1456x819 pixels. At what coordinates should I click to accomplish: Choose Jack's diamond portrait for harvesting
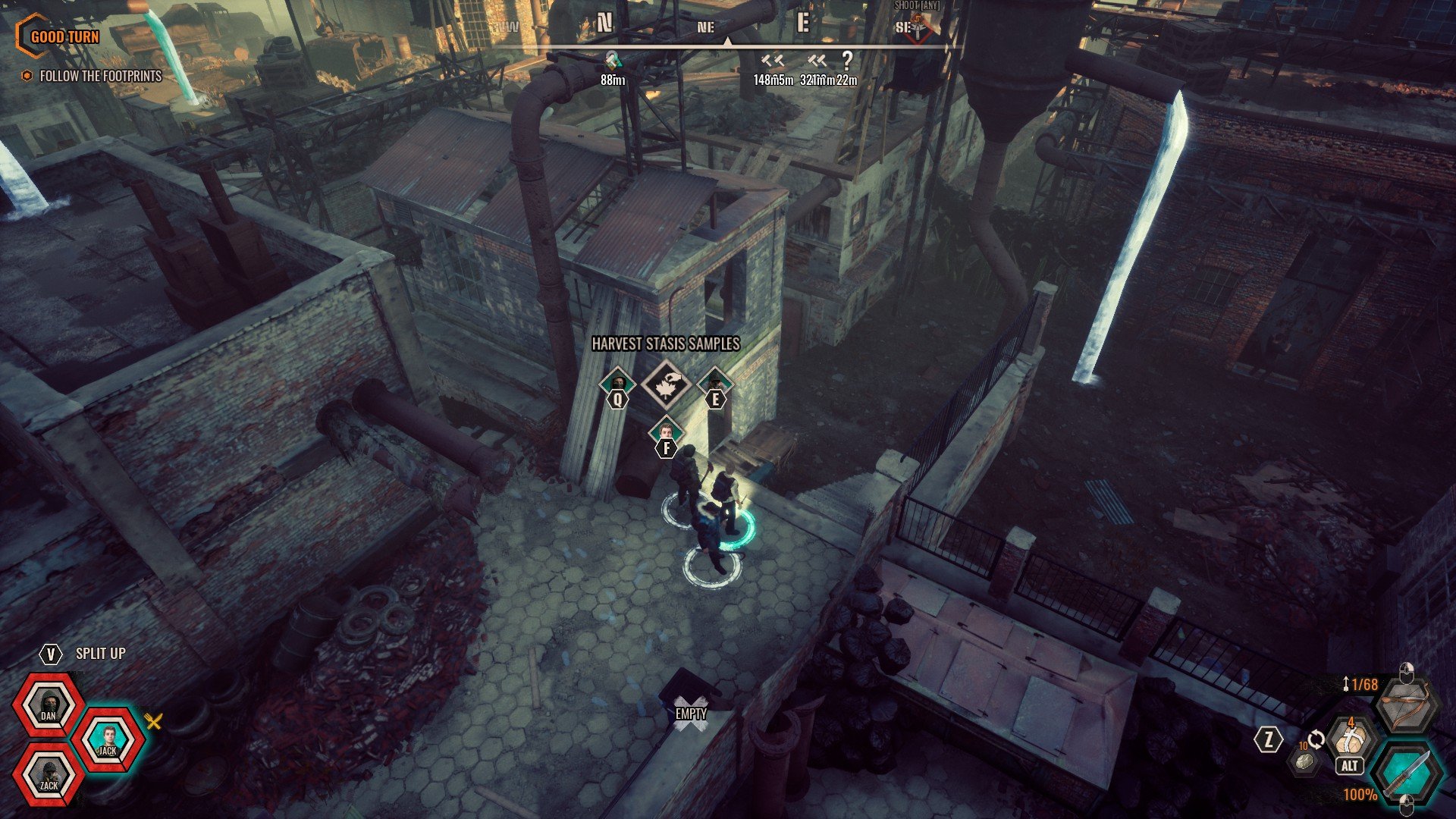pyautogui.click(x=666, y=432)
